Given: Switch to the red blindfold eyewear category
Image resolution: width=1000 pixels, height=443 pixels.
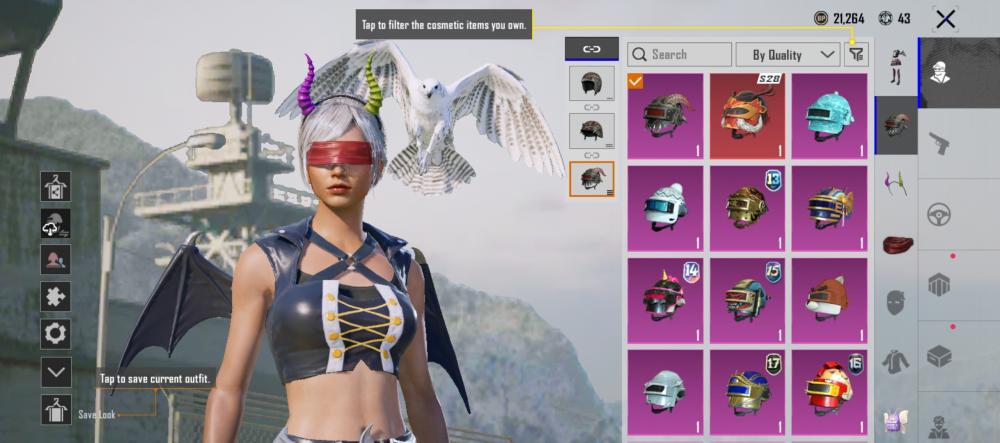Looking at the screenshot, I should [896, 243].
